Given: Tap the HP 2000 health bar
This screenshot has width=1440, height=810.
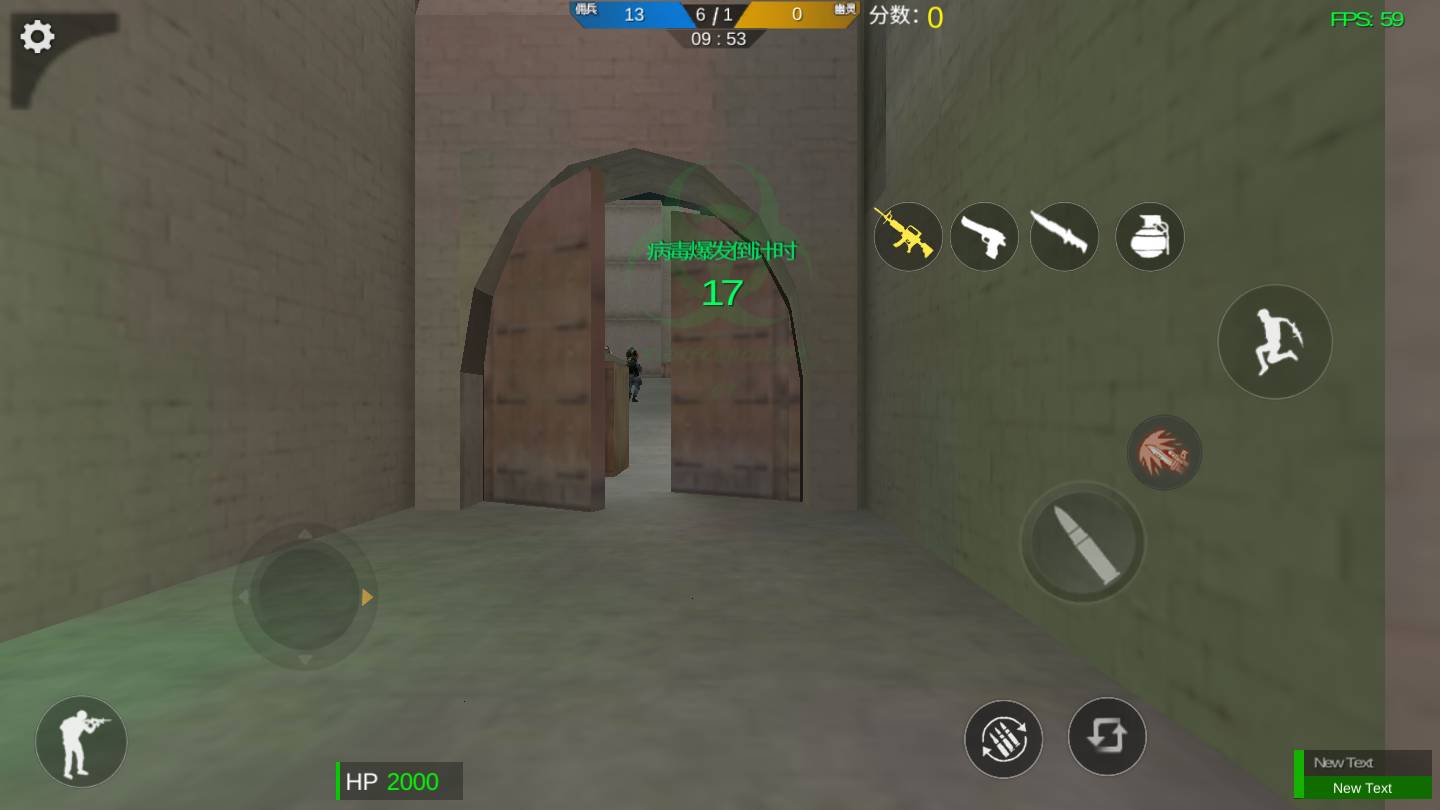Looking at the screenshot, I should (x=399, y=781).
